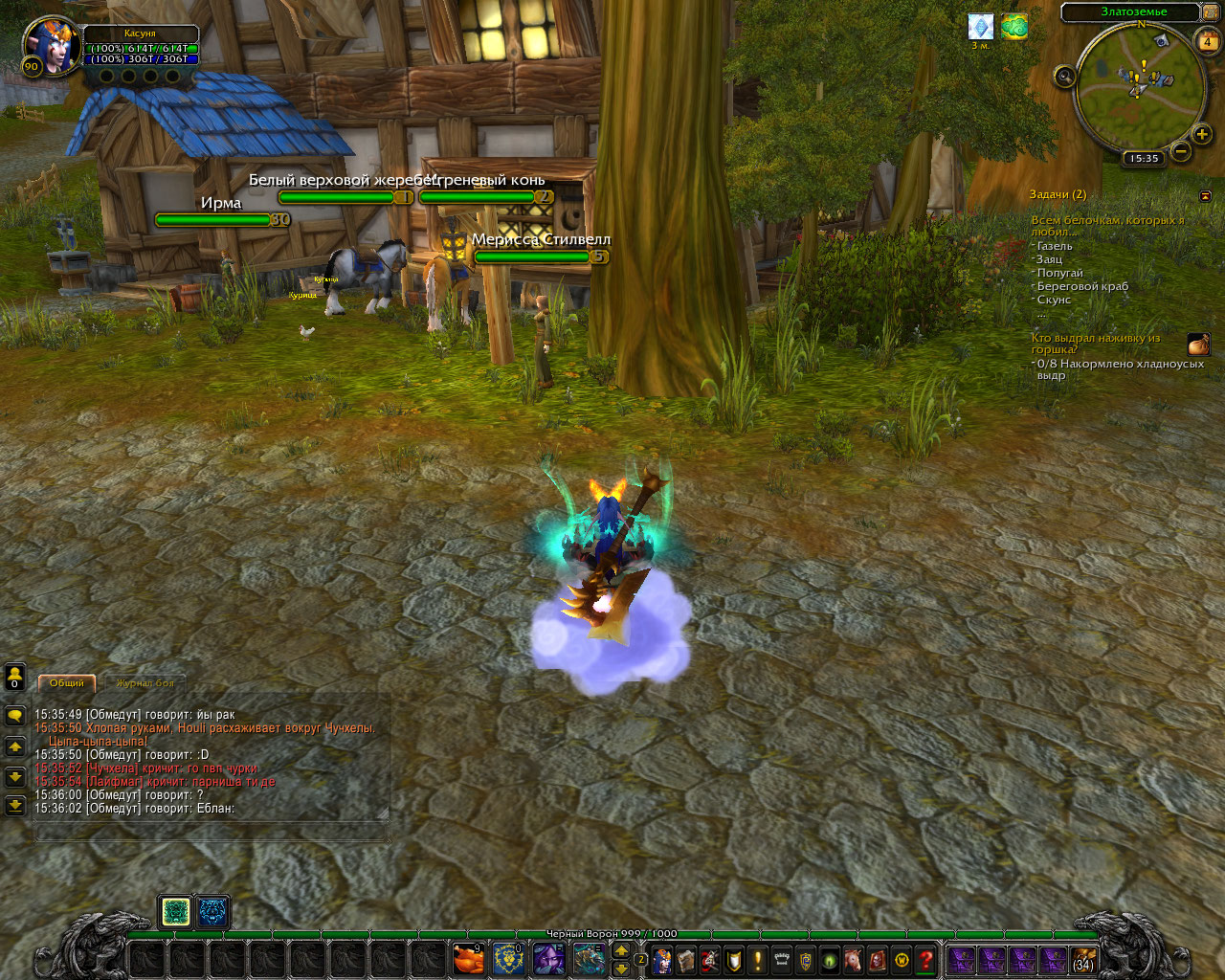Screen dimensions: 1225x980
Task: Activate the Alliance lion crest action slot
Action: pos(508,958)
